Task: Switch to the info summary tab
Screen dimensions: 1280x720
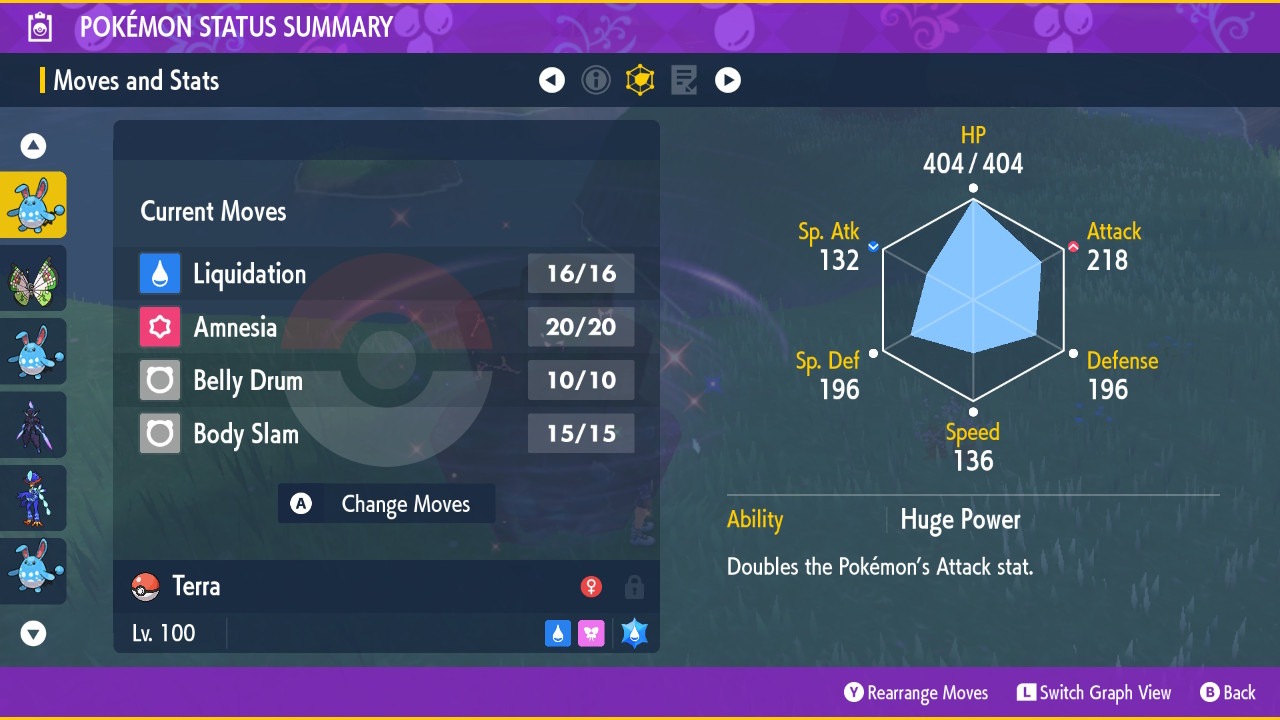Action: click(x=596, y=80)
